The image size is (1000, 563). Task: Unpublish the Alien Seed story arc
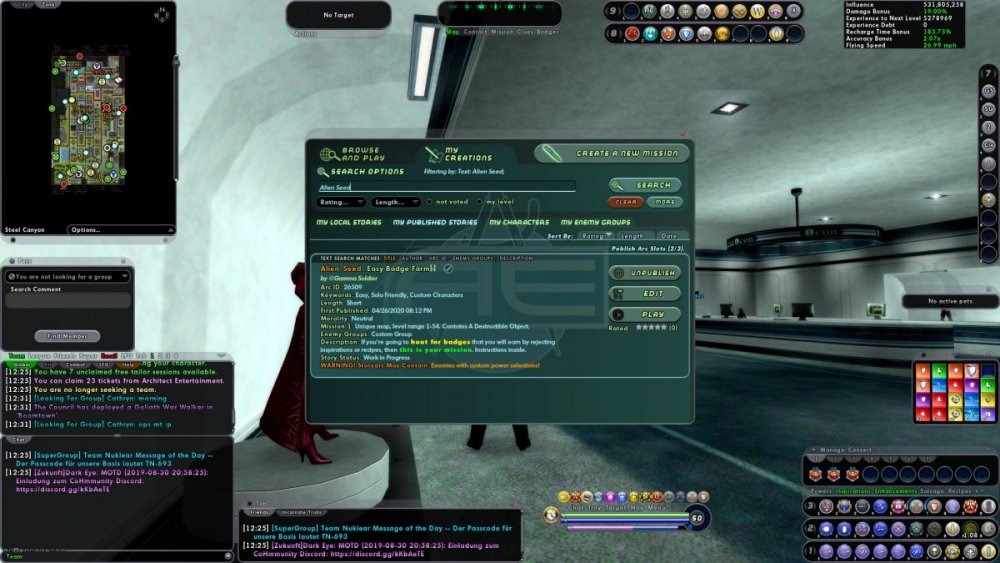645,273
